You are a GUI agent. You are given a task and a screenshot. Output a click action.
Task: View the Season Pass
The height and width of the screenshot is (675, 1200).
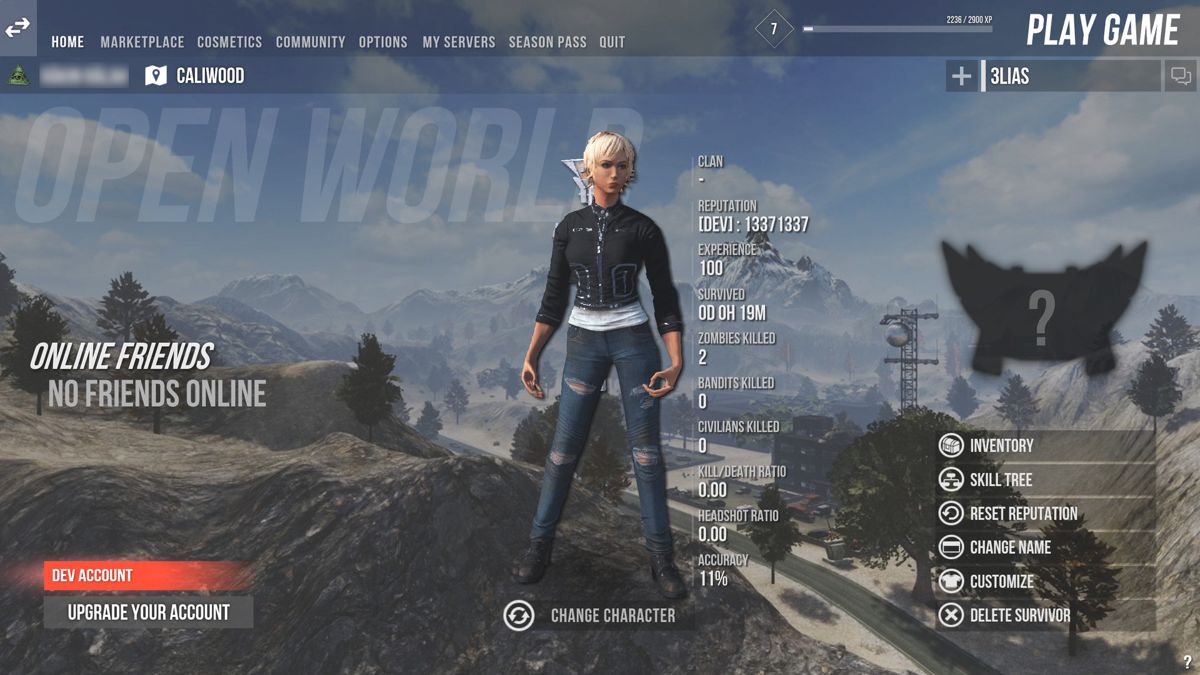click(547, 42)
